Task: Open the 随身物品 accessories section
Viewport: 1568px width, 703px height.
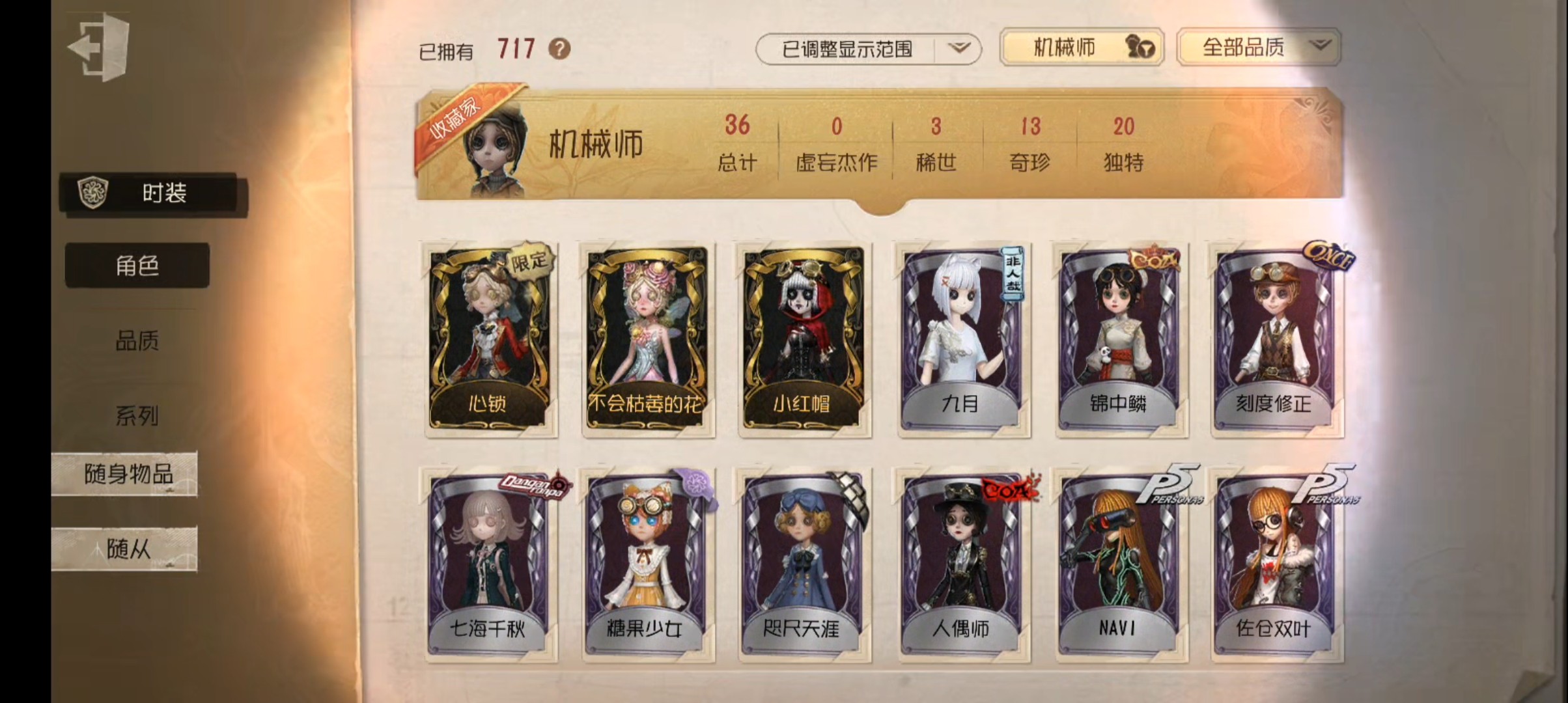Action: (126, 474)
